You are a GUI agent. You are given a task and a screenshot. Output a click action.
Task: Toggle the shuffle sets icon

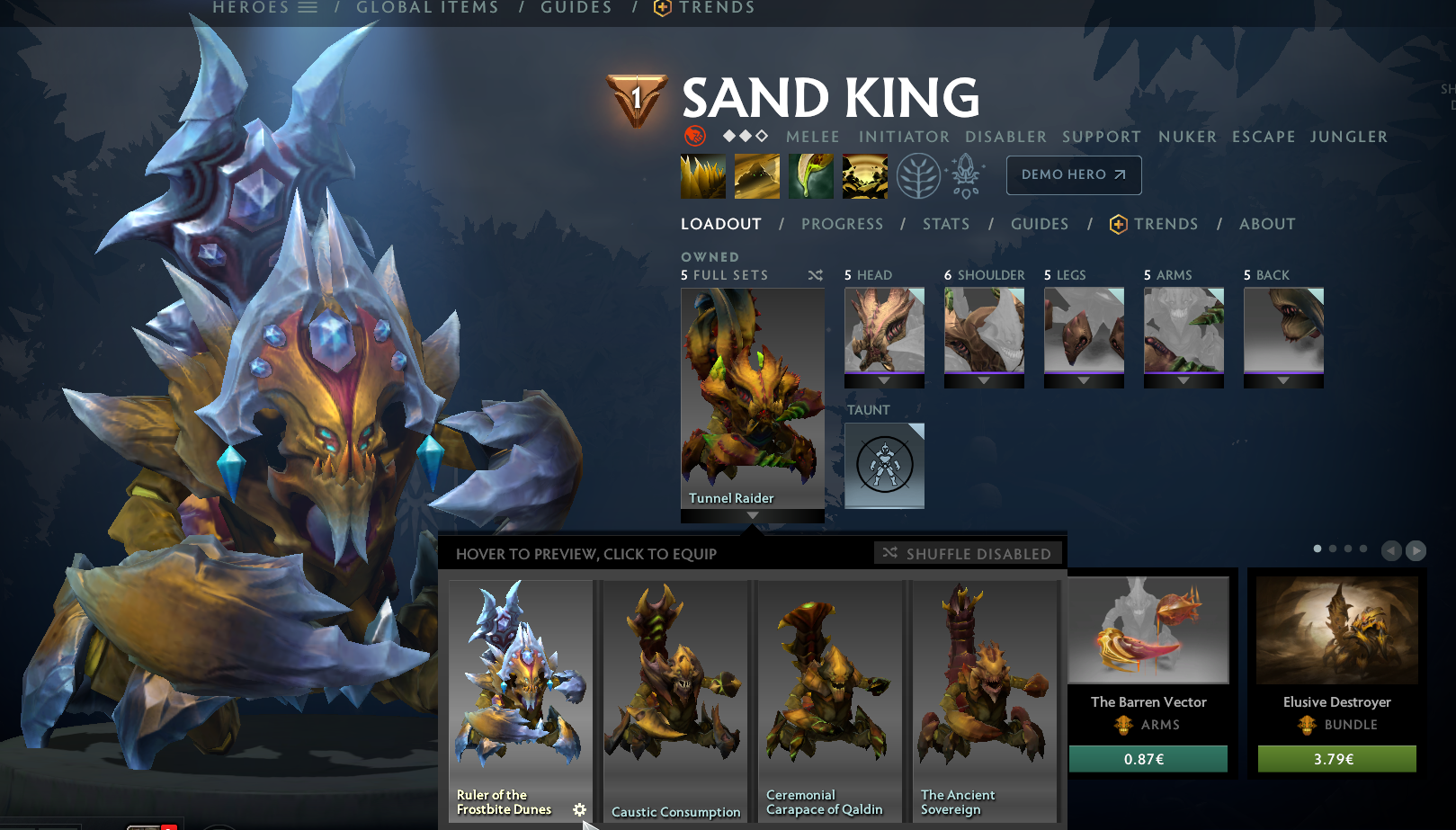coord(816,275)
